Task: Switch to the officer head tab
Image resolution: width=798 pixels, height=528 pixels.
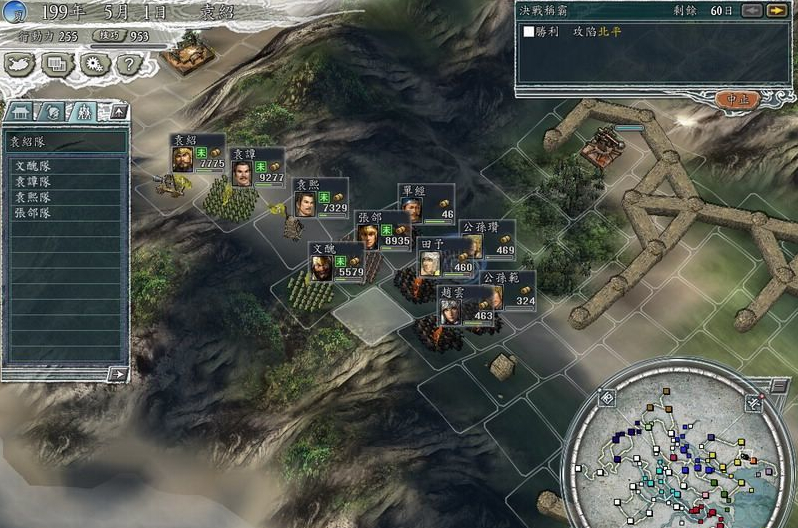Action: coord(53,111)
